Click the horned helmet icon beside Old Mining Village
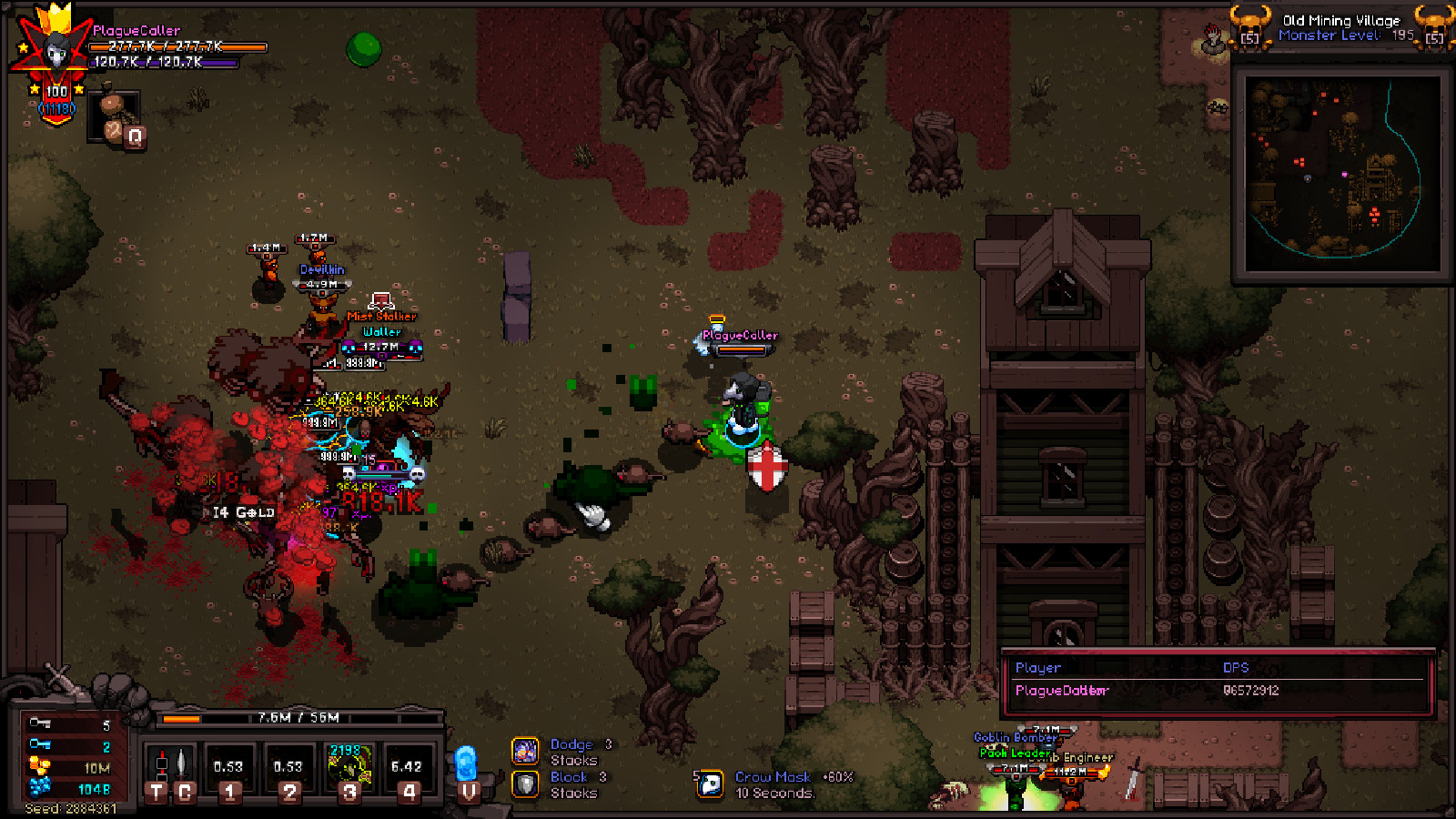 pos(1250,27)
